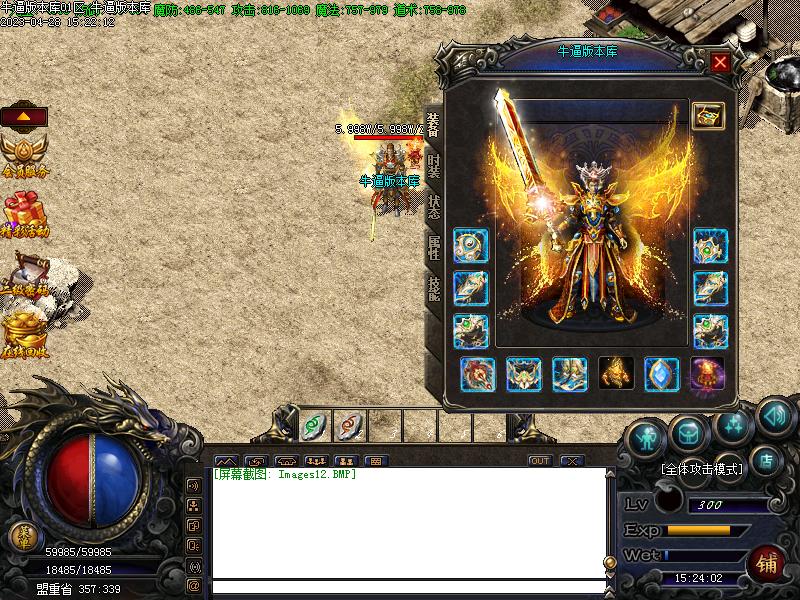Viewport: 800px width, 600px height.
Task: Open the bag with the chest button
Action: (689, 434)
